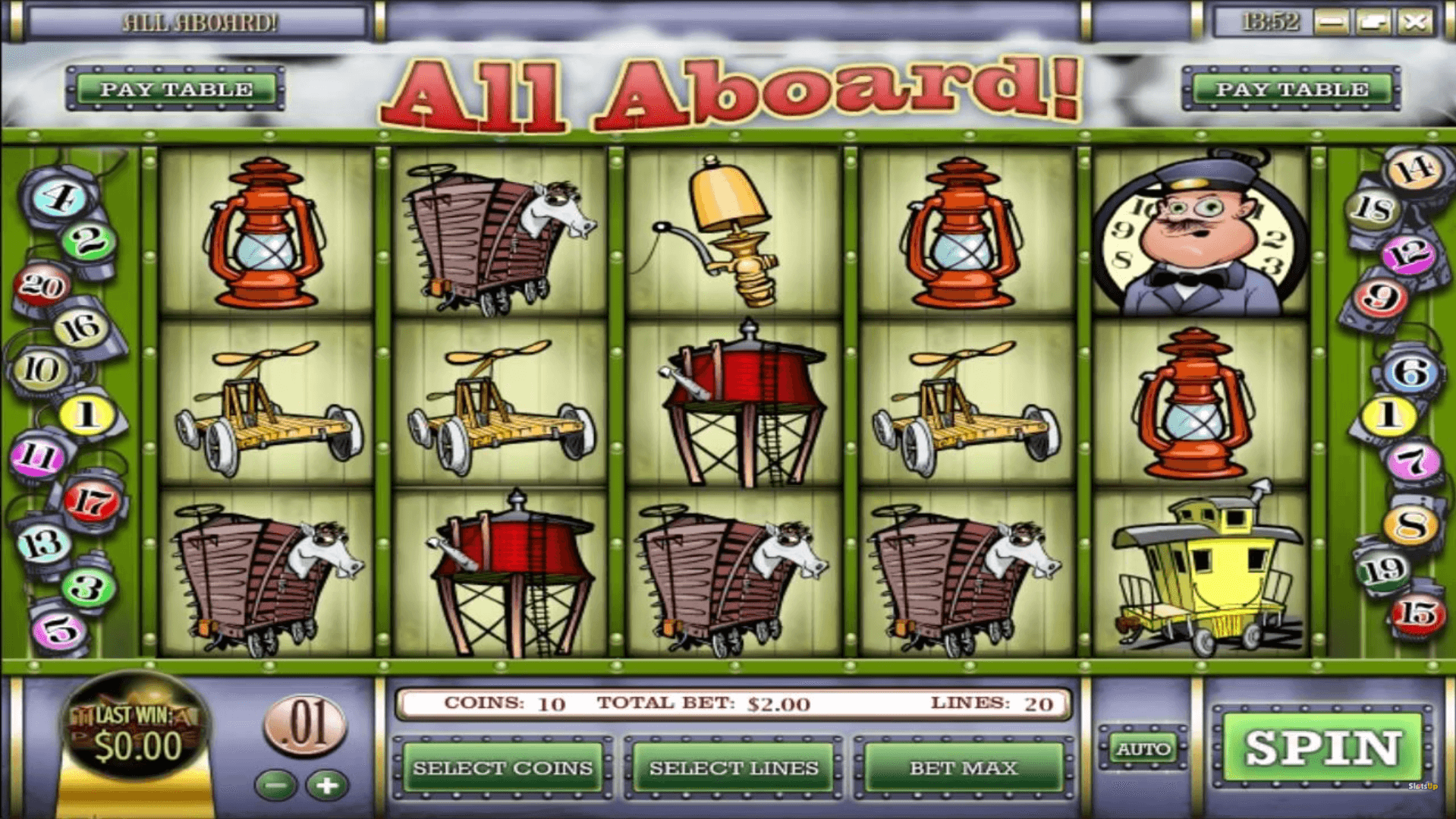
Task: Show the right Pay Table button
Action: 1291,89
